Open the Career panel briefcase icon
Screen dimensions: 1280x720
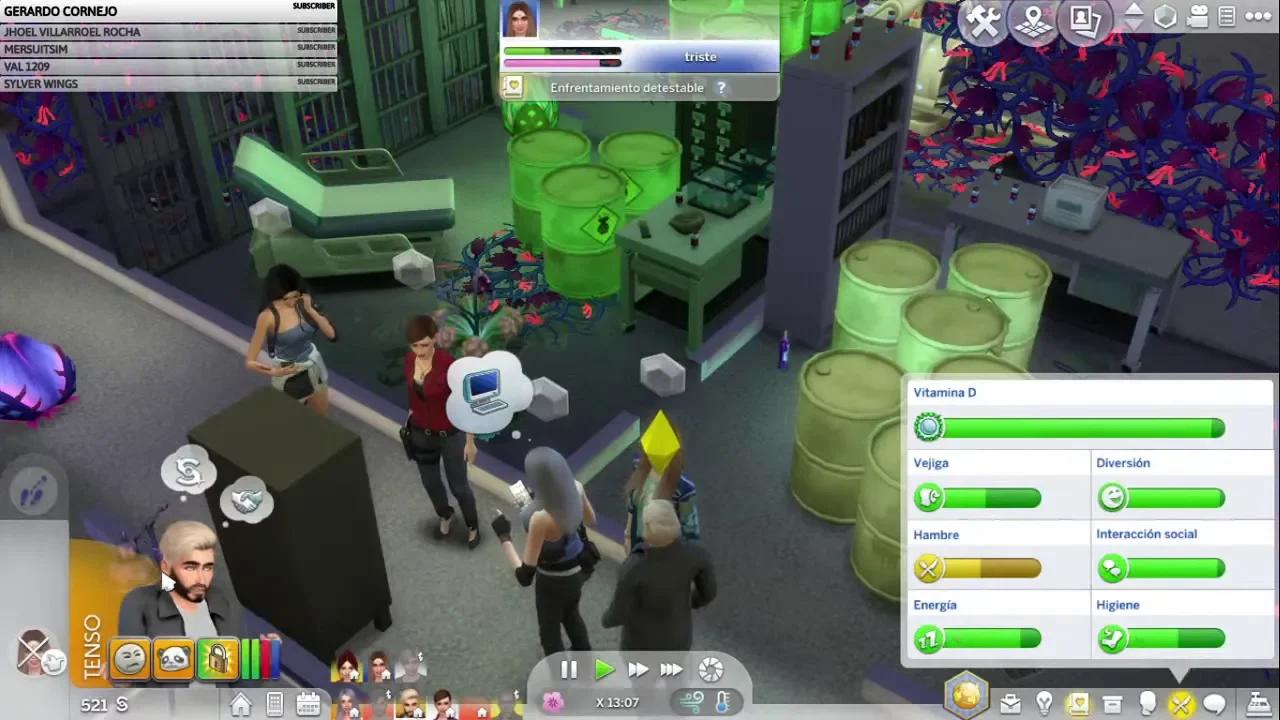[x=1010, y=703]
